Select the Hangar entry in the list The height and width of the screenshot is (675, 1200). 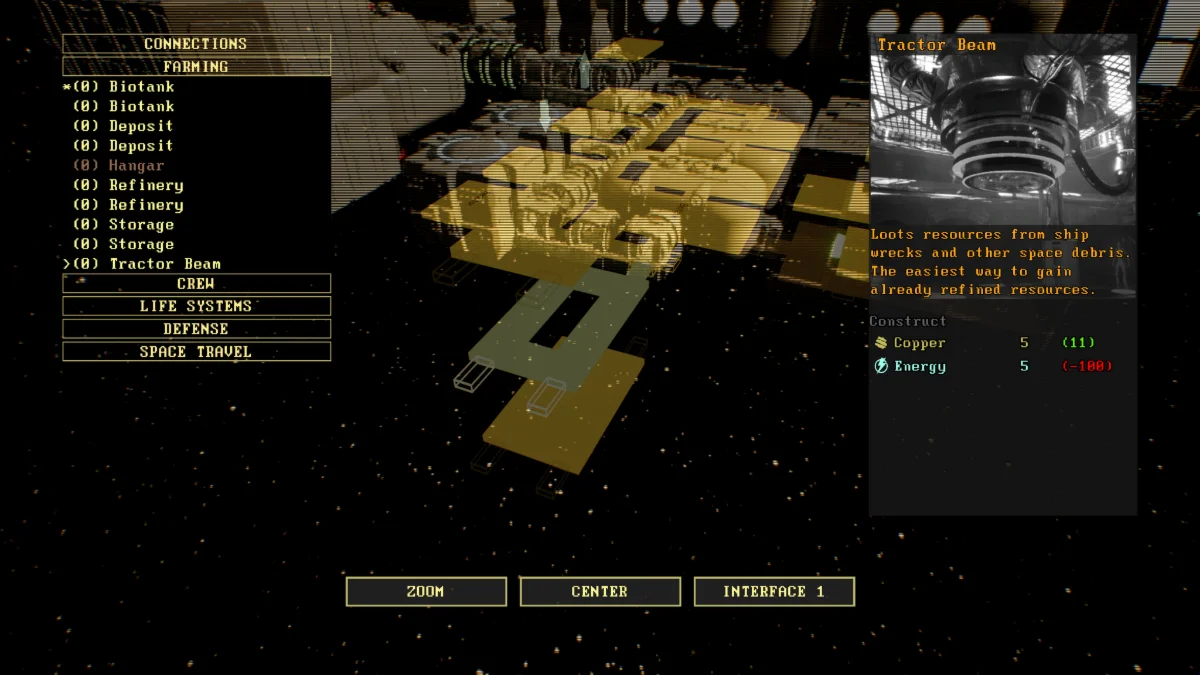(x=136, y=165)
